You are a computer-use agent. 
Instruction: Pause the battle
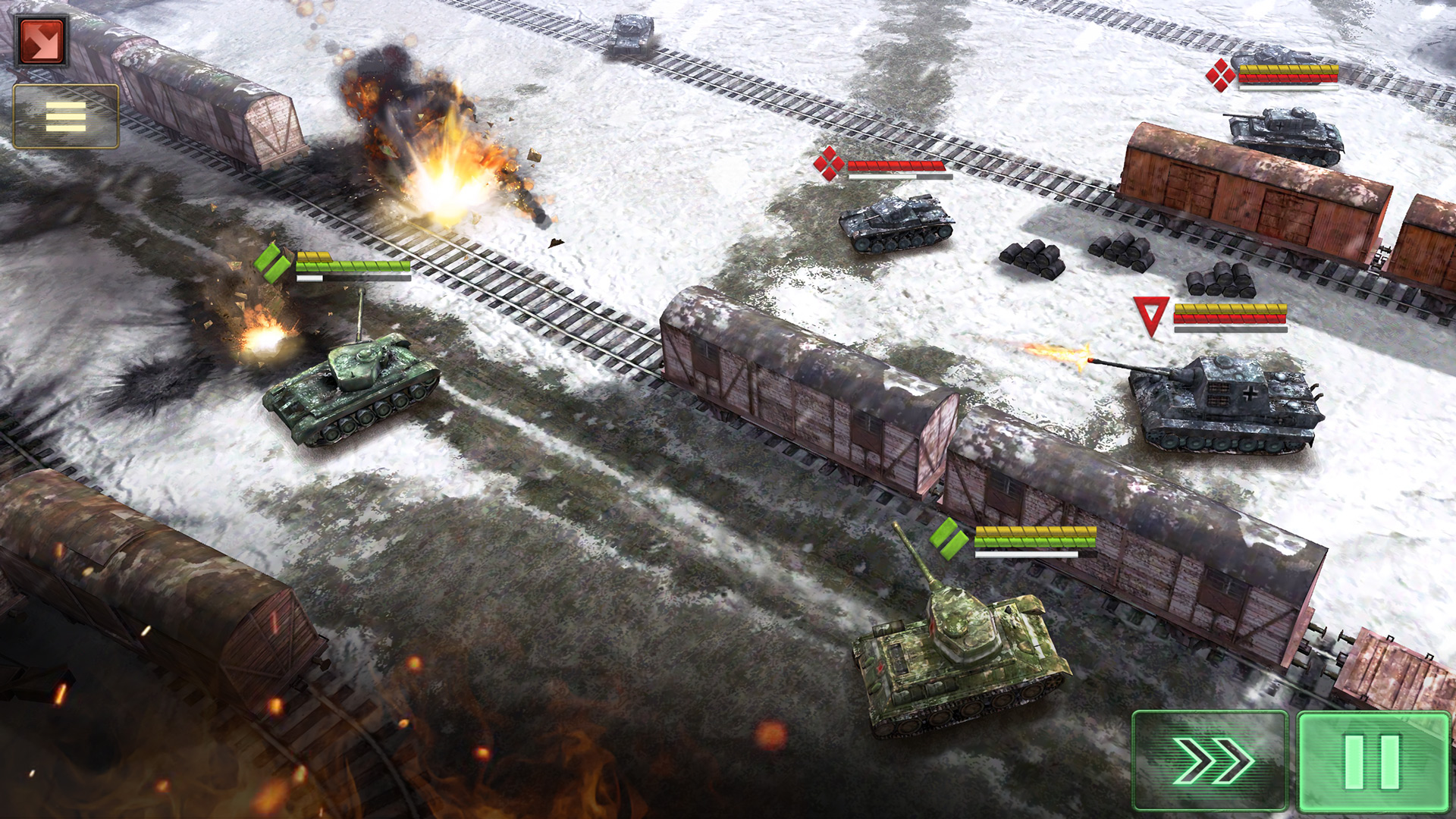coord(1373,761)
